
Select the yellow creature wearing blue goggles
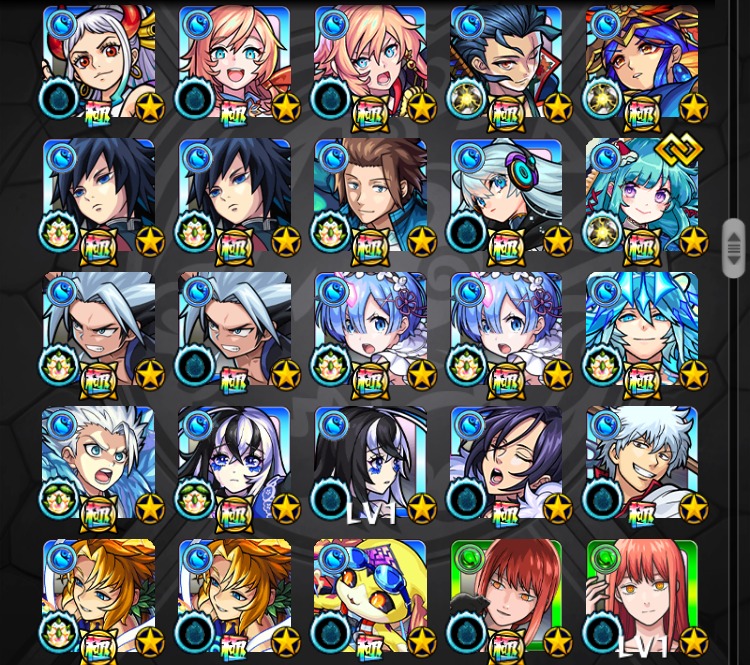tap(370, 595)
